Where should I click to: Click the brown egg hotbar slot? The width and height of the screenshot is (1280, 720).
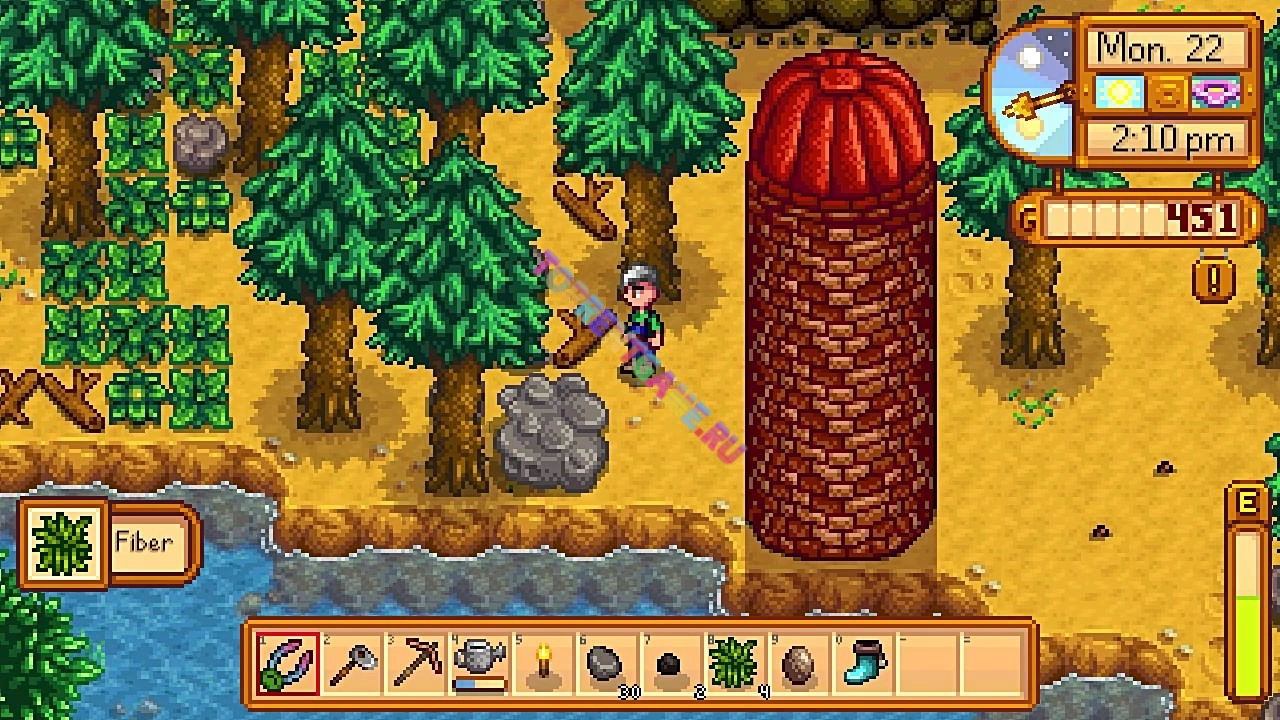point(800,663)
